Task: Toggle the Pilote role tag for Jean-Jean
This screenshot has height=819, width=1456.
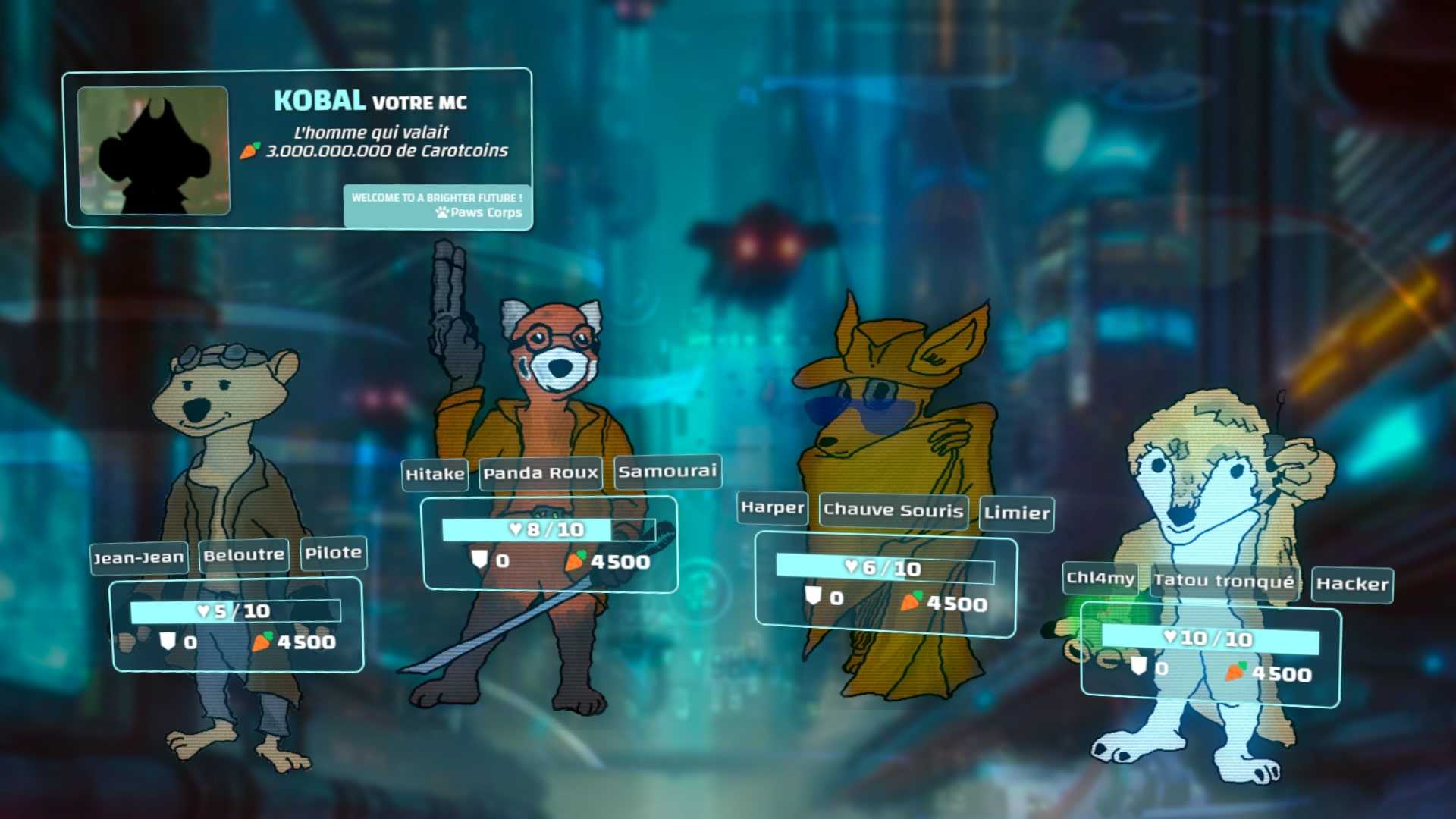Action: tap(334, 553)
